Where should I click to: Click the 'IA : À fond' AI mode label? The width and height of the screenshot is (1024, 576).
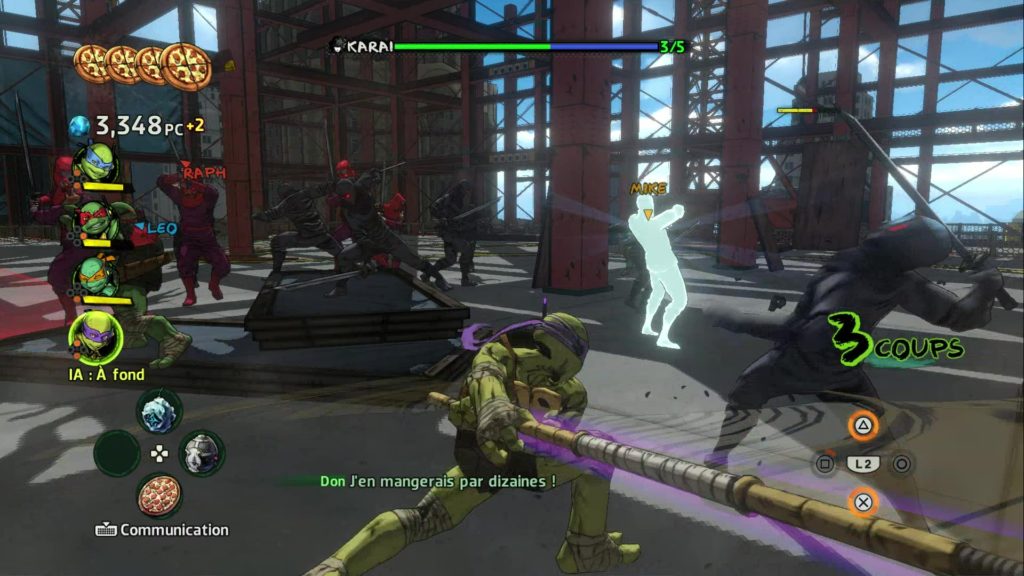(106, 374)
